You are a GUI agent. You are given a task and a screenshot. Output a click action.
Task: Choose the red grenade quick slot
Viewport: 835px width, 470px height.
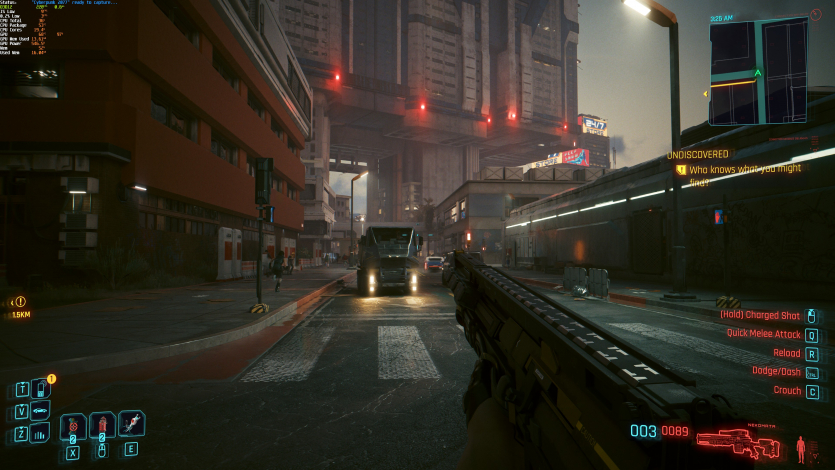point(102,425)
